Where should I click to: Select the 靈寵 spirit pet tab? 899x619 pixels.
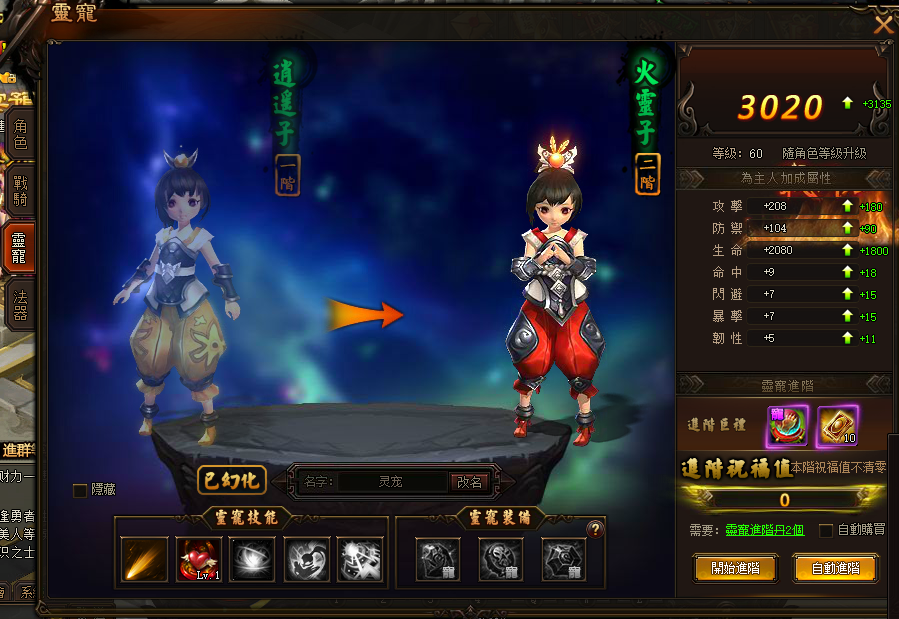19,246
